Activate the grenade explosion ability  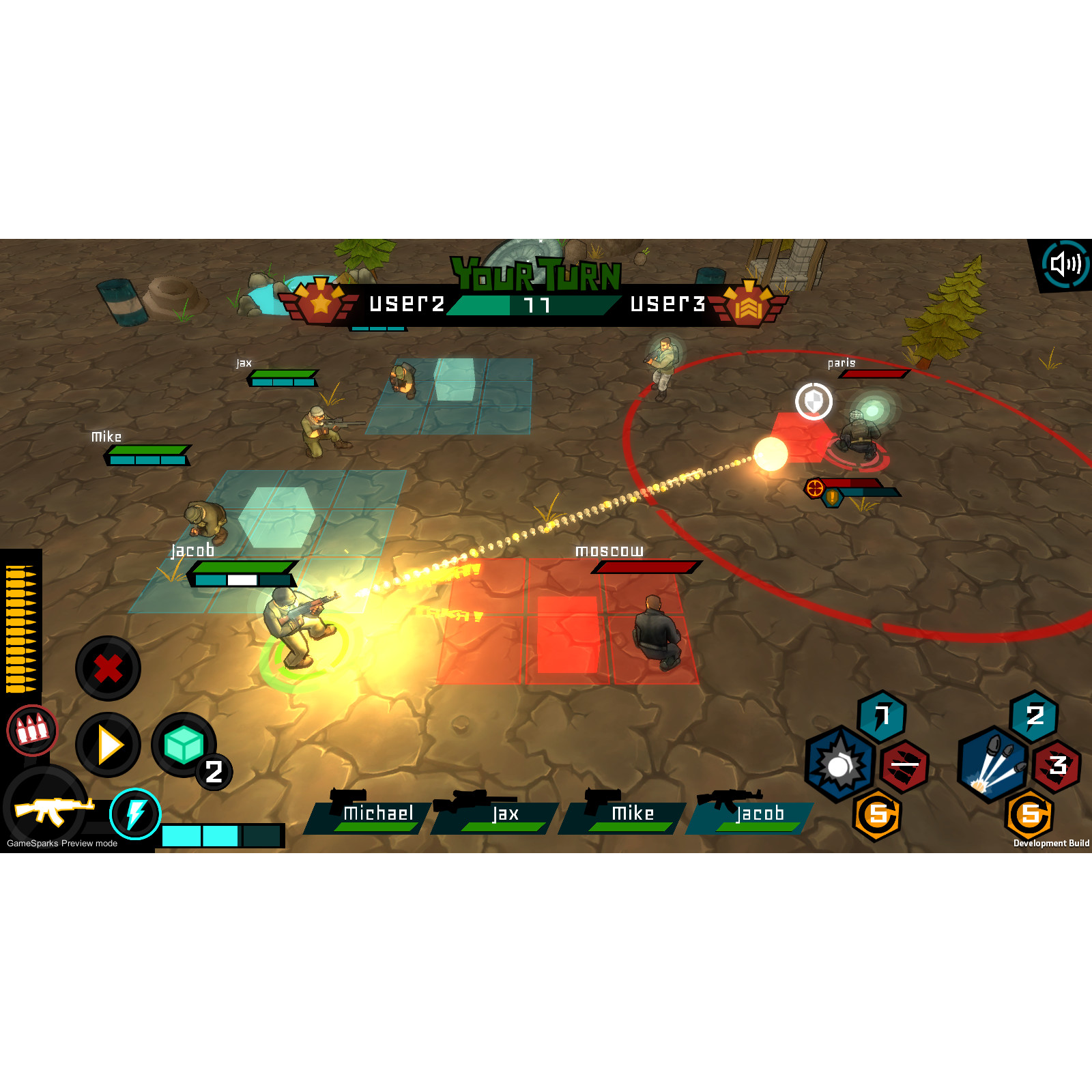839,764
